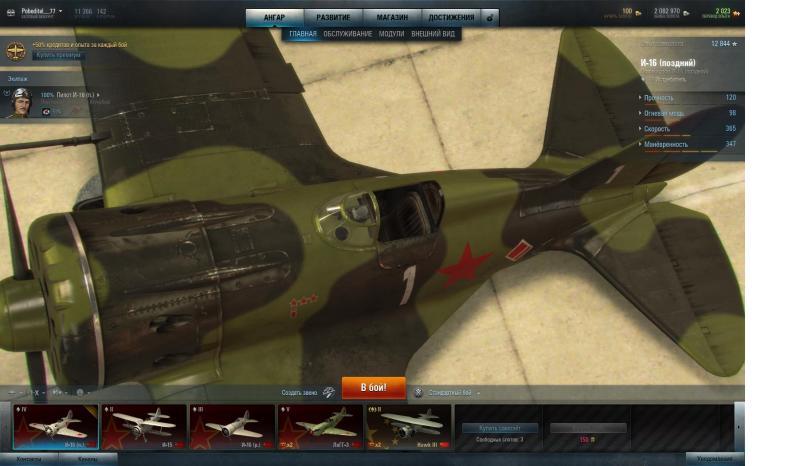The image size is (800, 466).
Task: Open the Внешний вид sub-tab
Action: click(433, 34)
